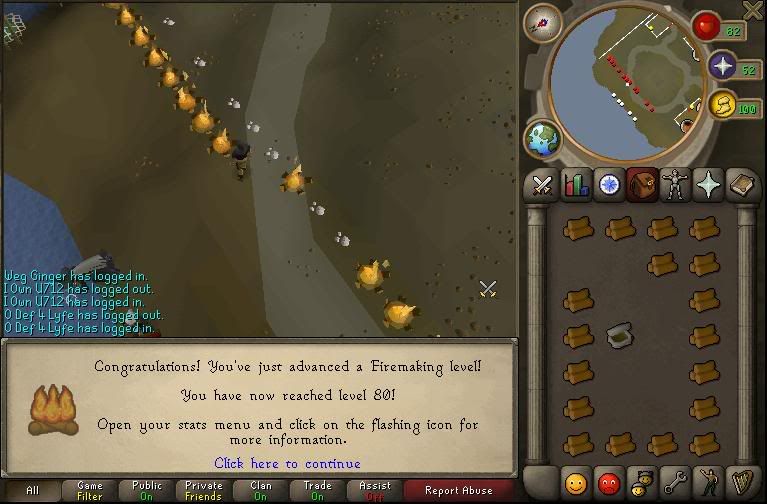767x504 pixels.
Task: Switch the Private Friends chat filter
Action: [x=204, y=490]
